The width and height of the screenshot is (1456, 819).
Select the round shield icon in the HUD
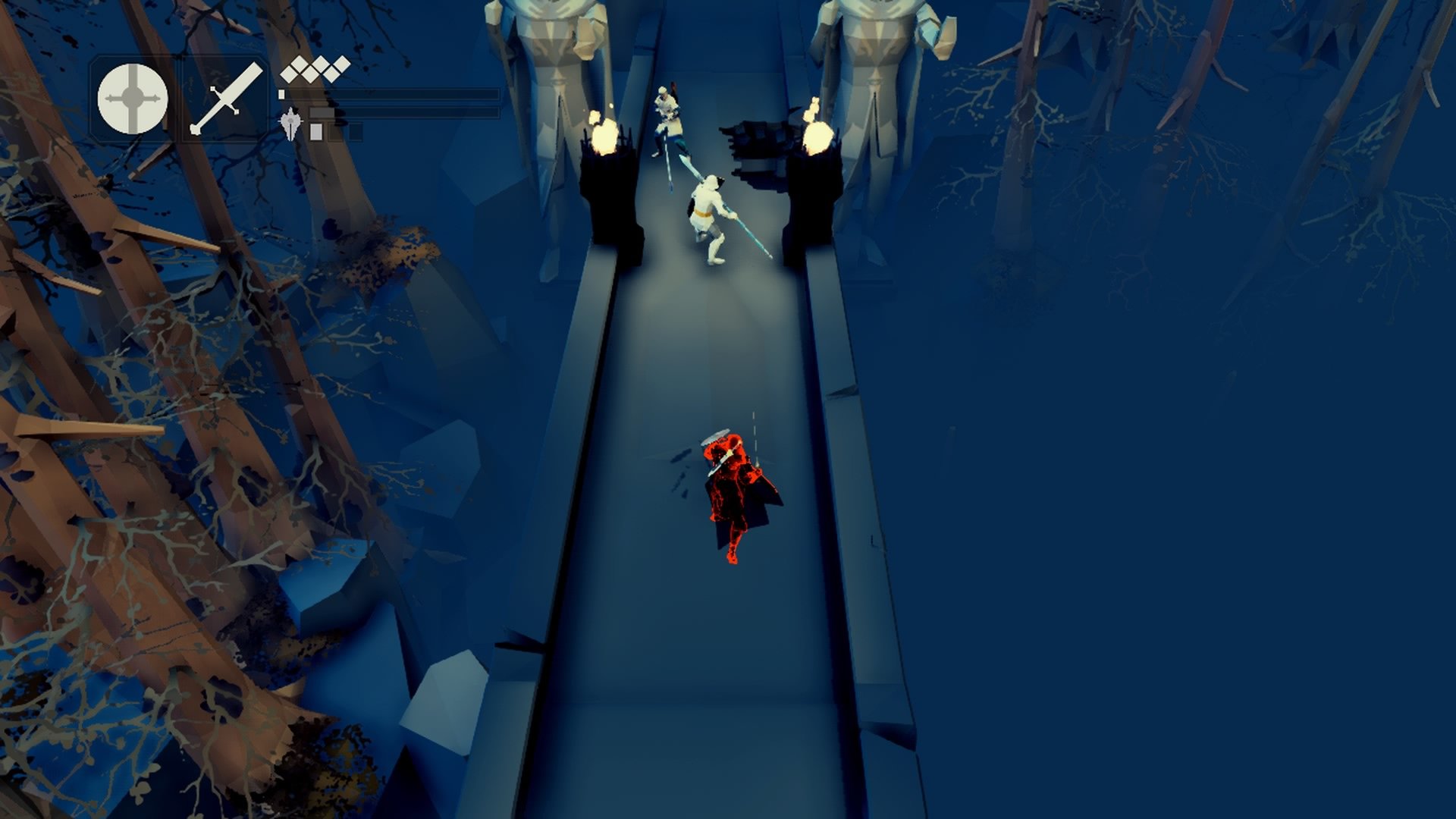click(x=133, y=99)
